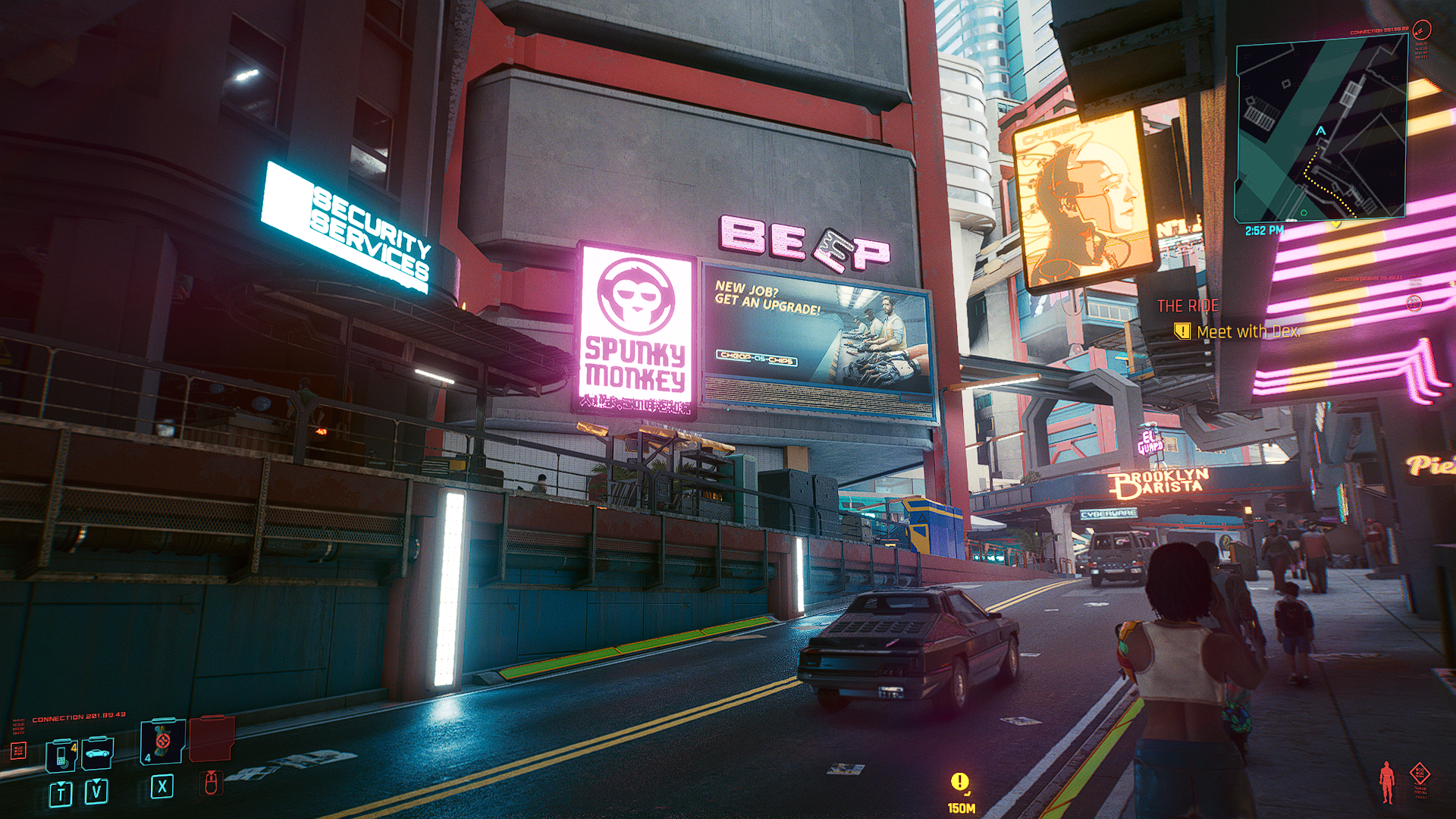
Task: Open the tracked quest 'The Ride'
Action: (1188, 306)
